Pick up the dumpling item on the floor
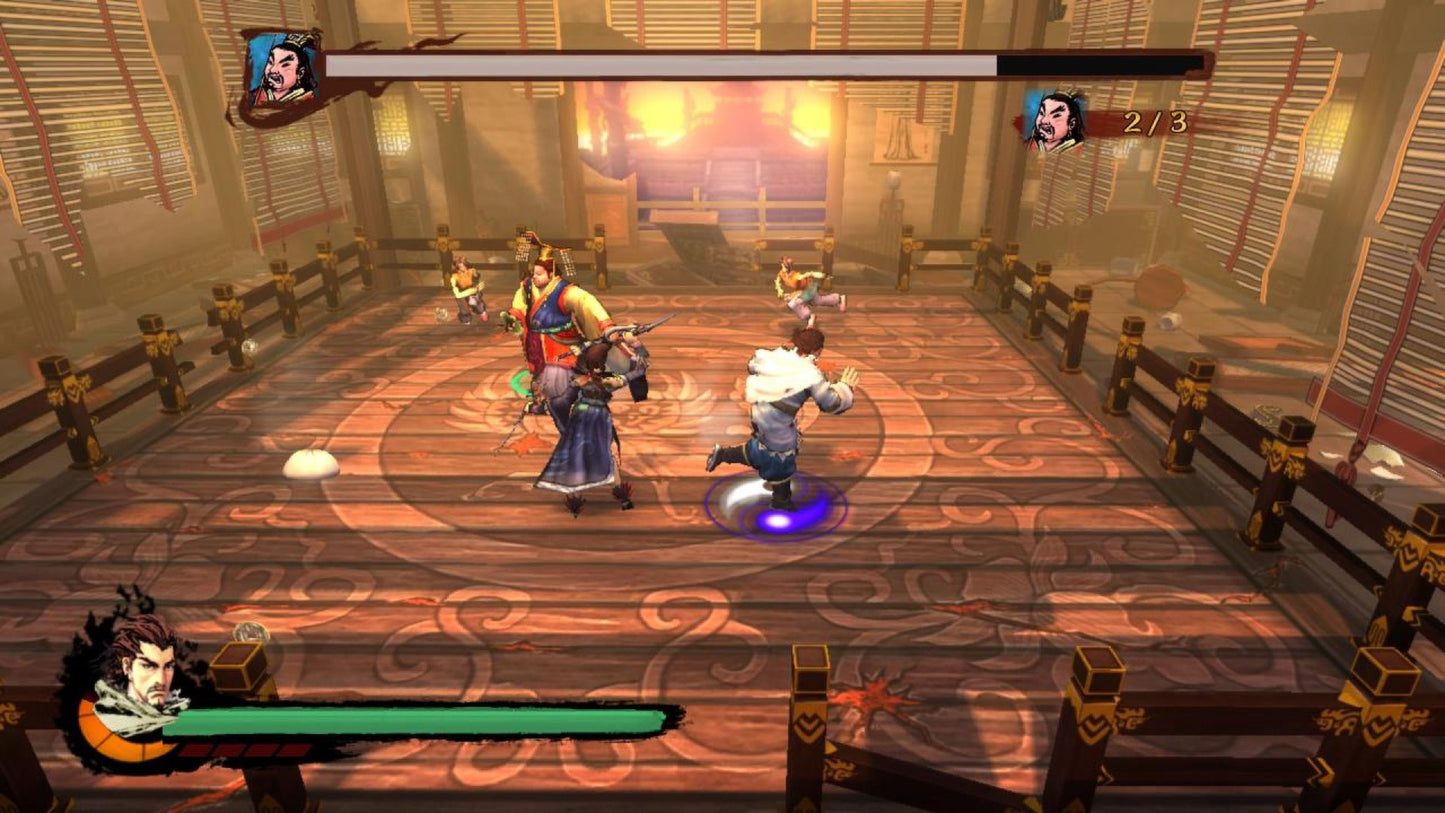Image resolution: width=1445 pixels, height=813 pixels. pyautogui.click(x=311, y=464)
